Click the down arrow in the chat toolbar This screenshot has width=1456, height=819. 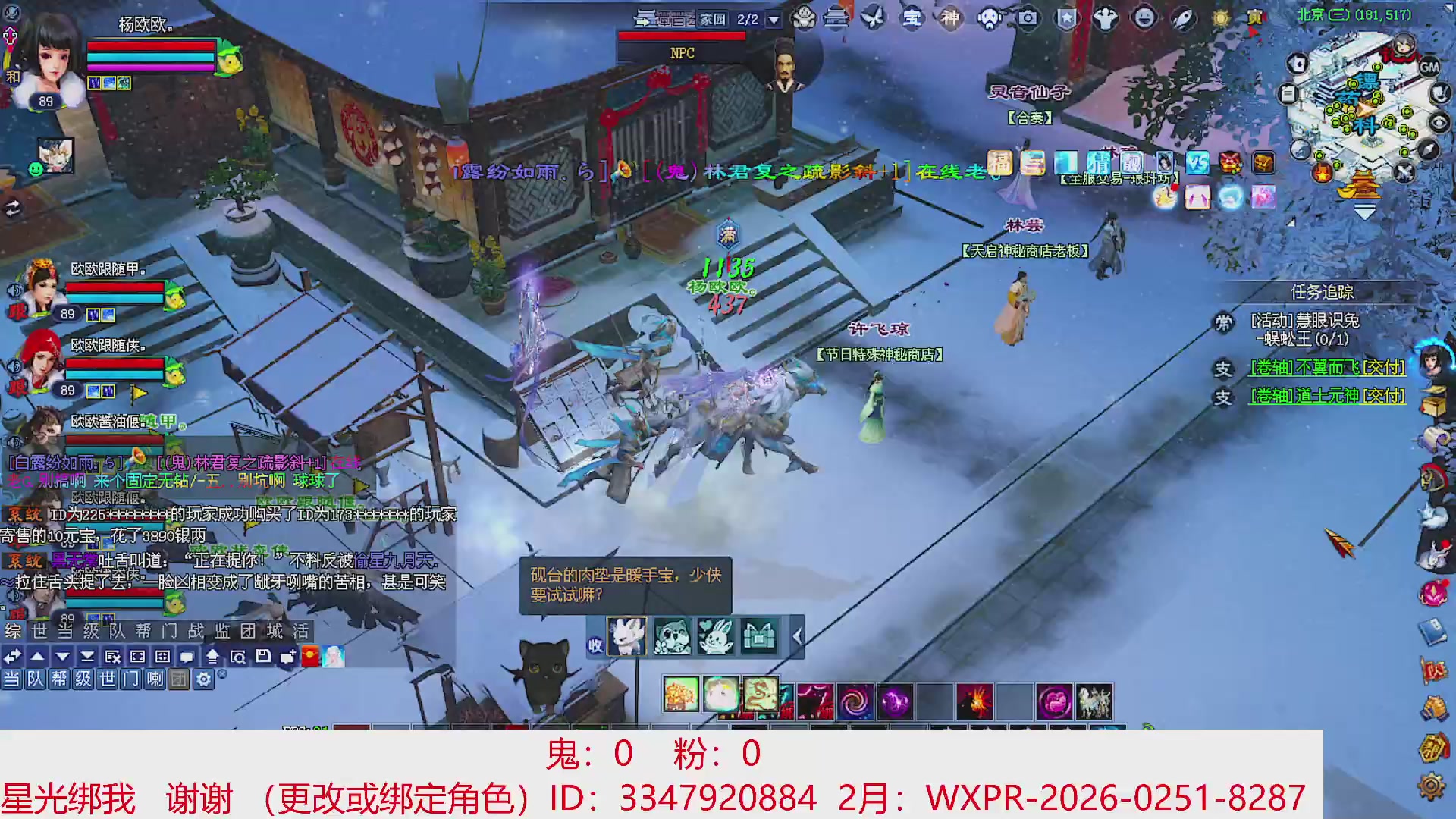(61, 655)
